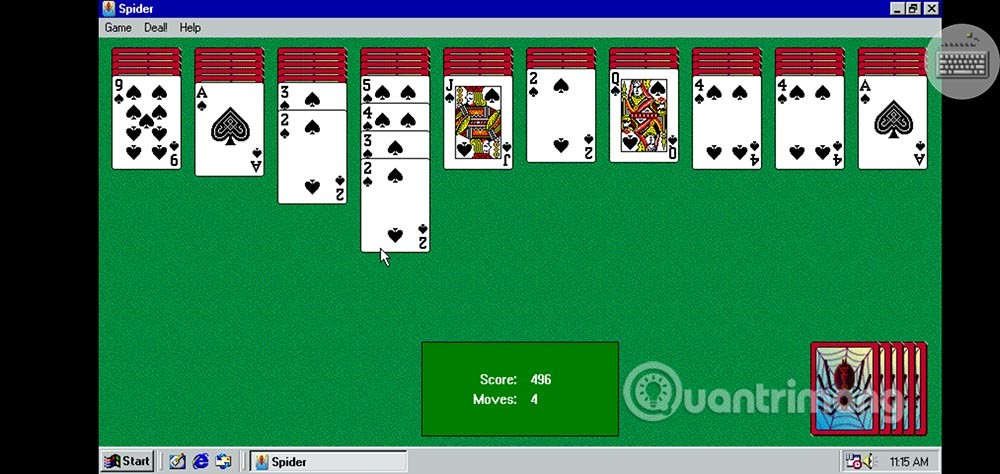Select the queen of spades card
The image size is (1000, 474).
click(643, 116)
